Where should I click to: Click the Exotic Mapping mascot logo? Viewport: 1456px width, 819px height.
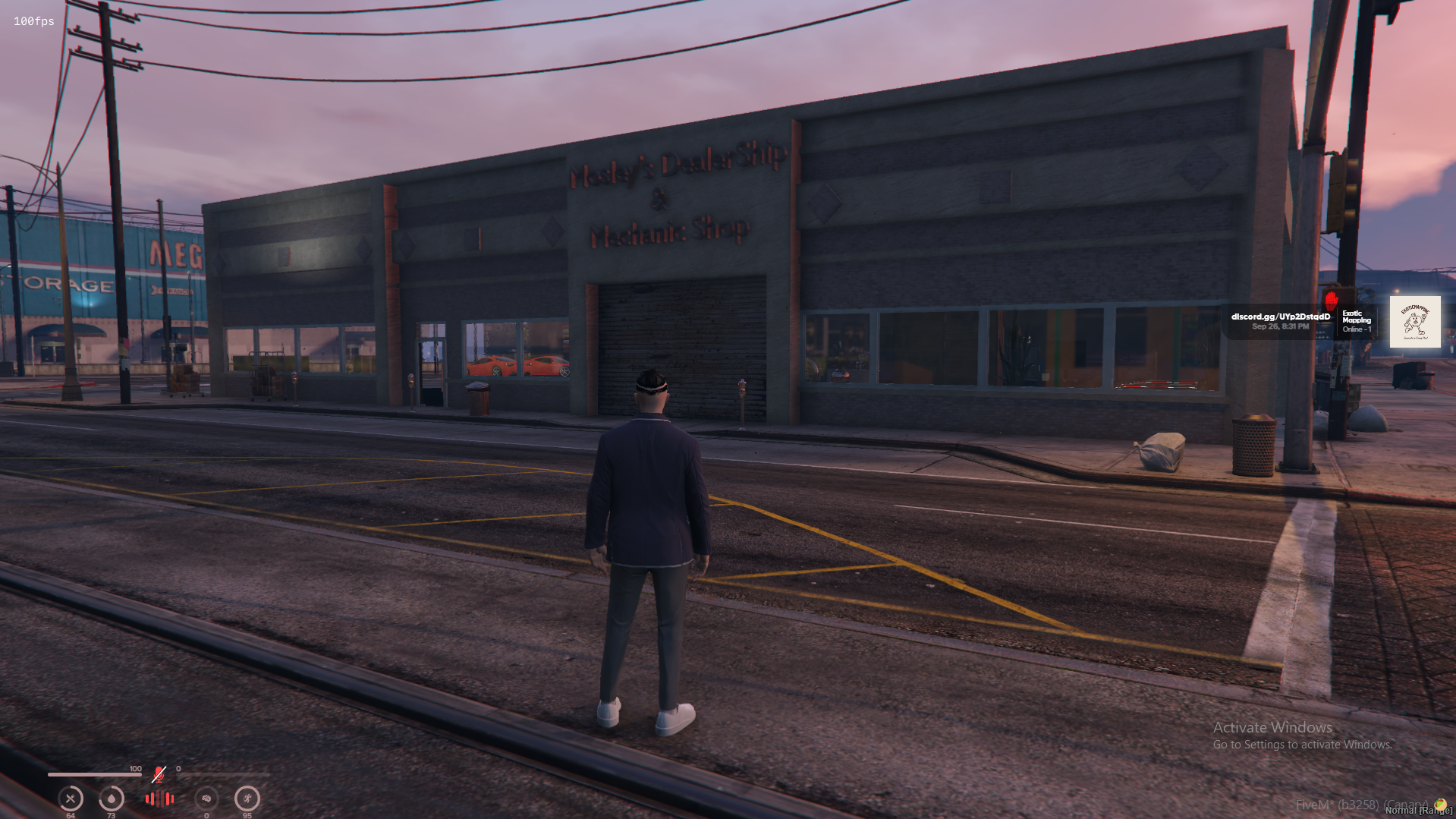1416,322
